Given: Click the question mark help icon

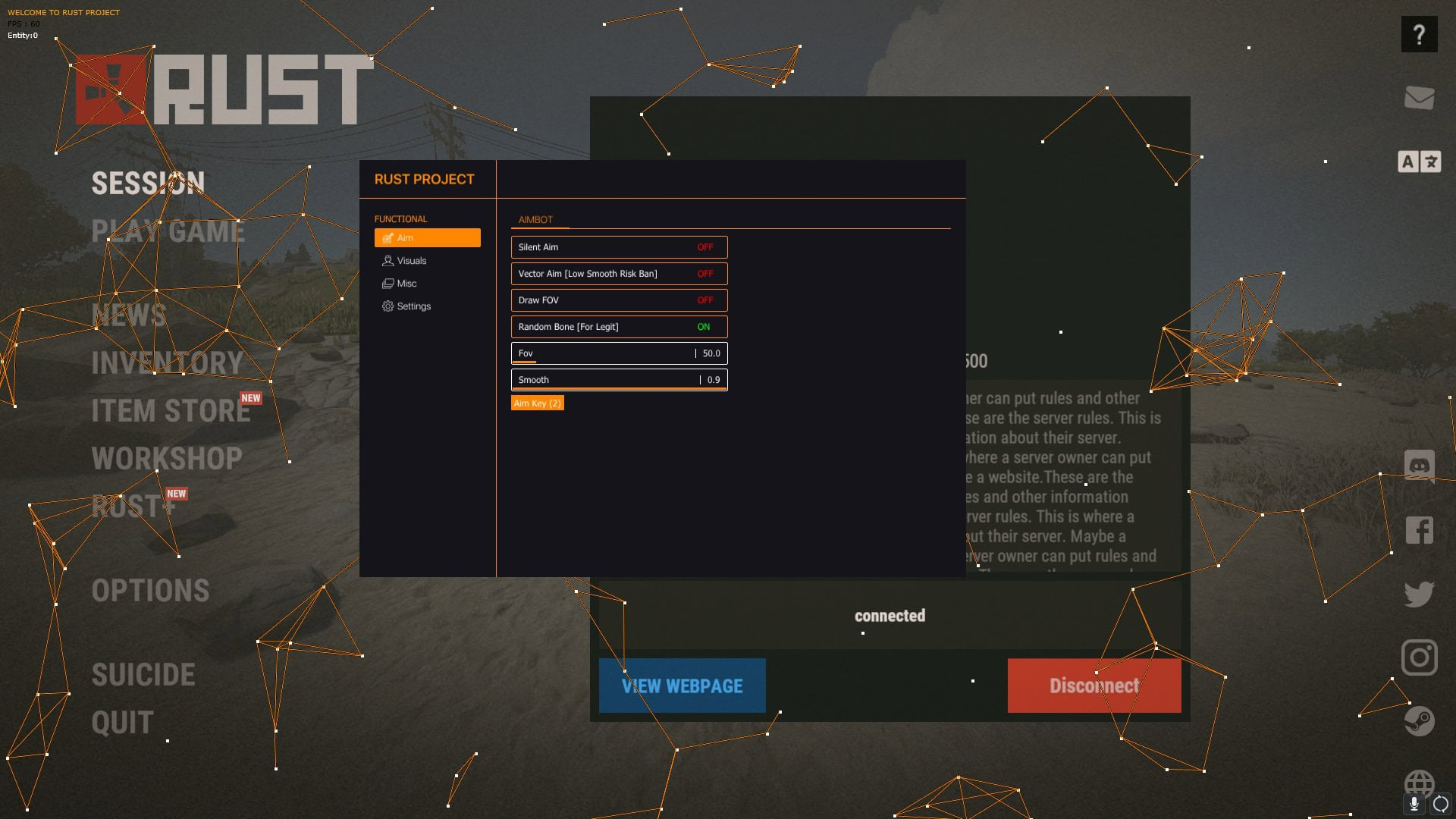Looking at the screenshot, I should (x=1419, y=34).
